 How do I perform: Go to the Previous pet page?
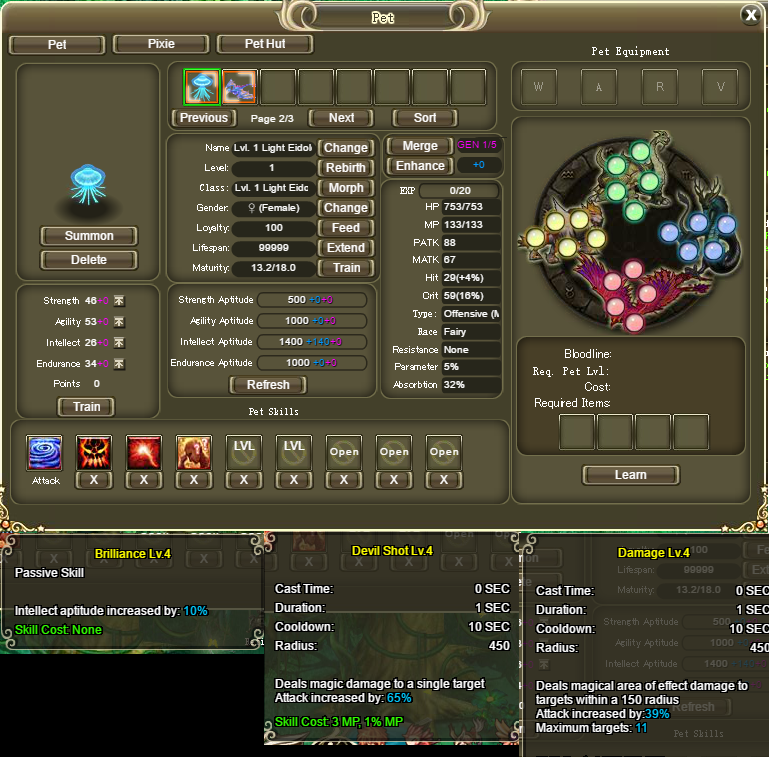pyautogui.click(x=204, y=118)
